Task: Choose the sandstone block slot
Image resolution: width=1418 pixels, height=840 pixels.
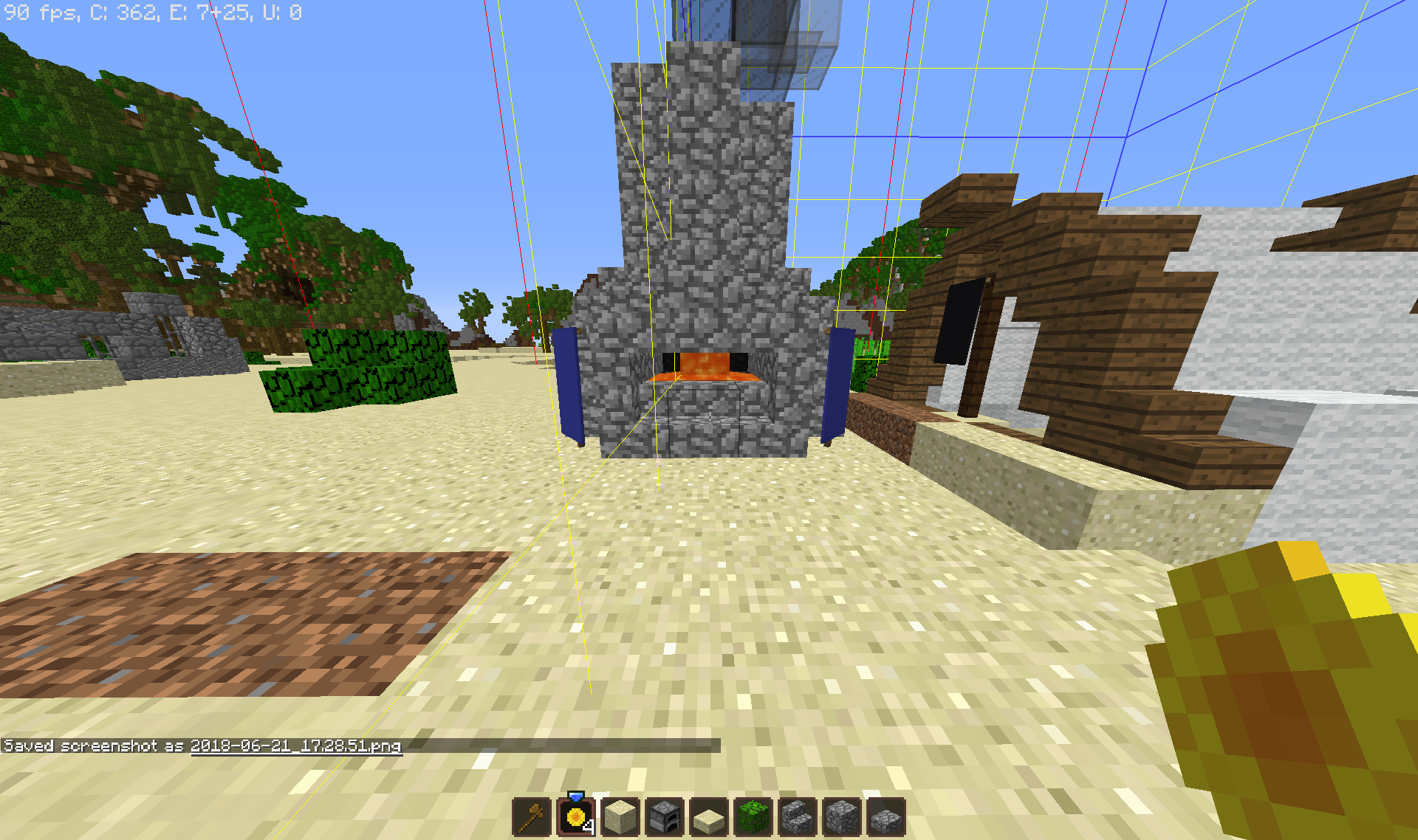Action: click(x=620, y=817)
